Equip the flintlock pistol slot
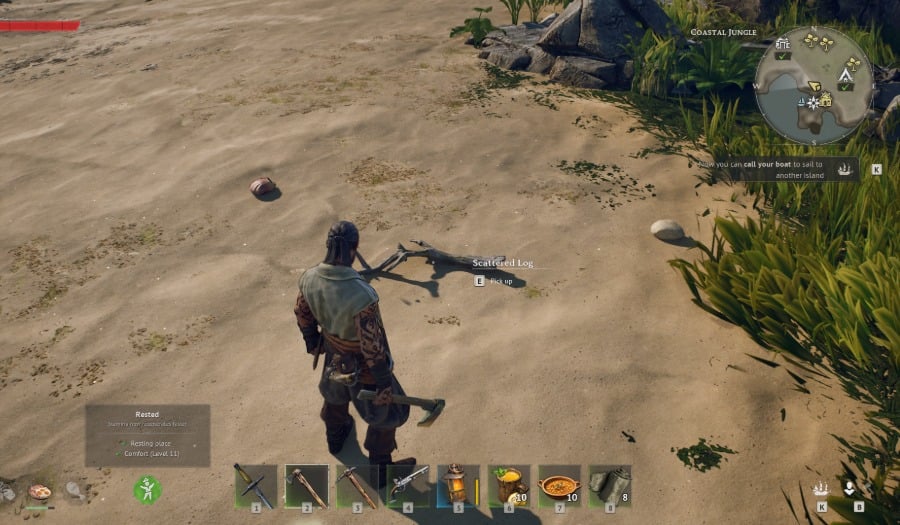 (x=407, y=486)
